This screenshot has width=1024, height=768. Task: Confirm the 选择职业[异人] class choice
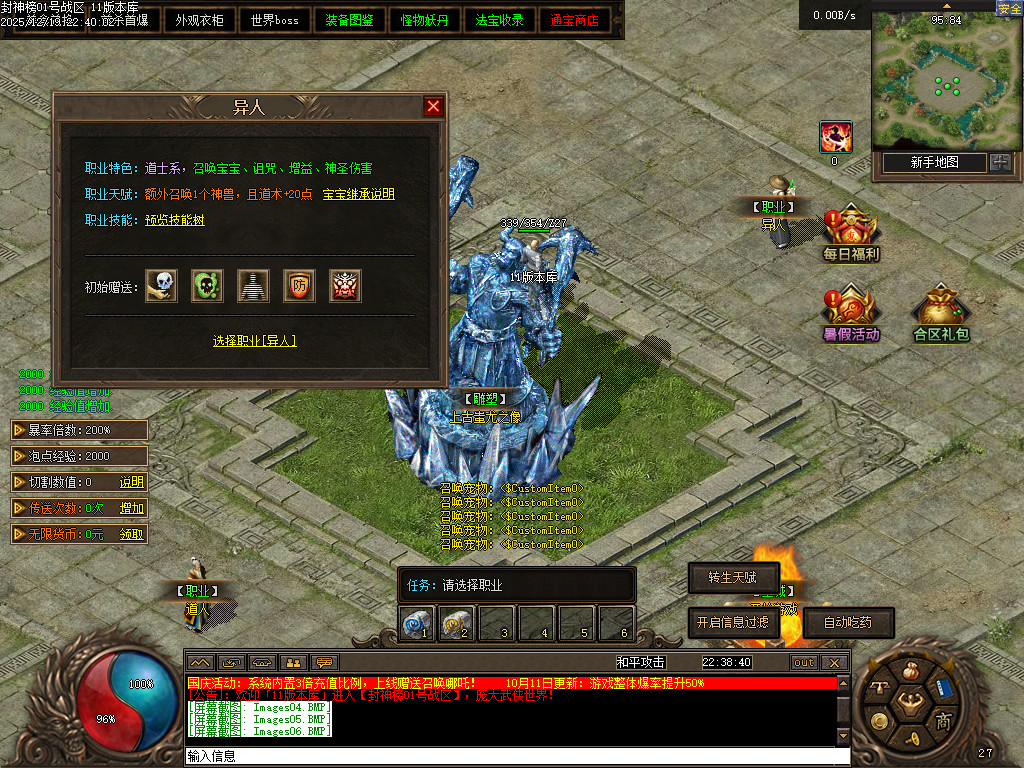[255, 341]
